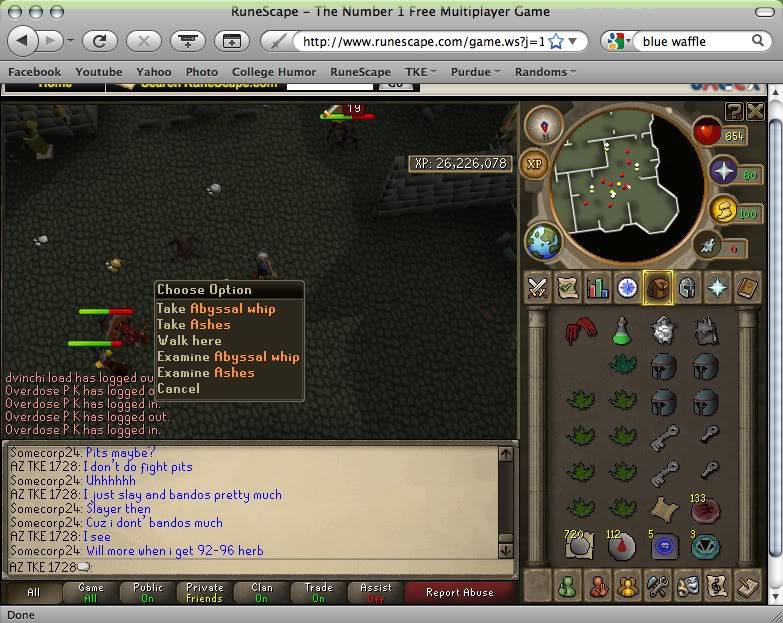Close the game interface with X
The image size is (783, 623).
(x=755, y=110)
